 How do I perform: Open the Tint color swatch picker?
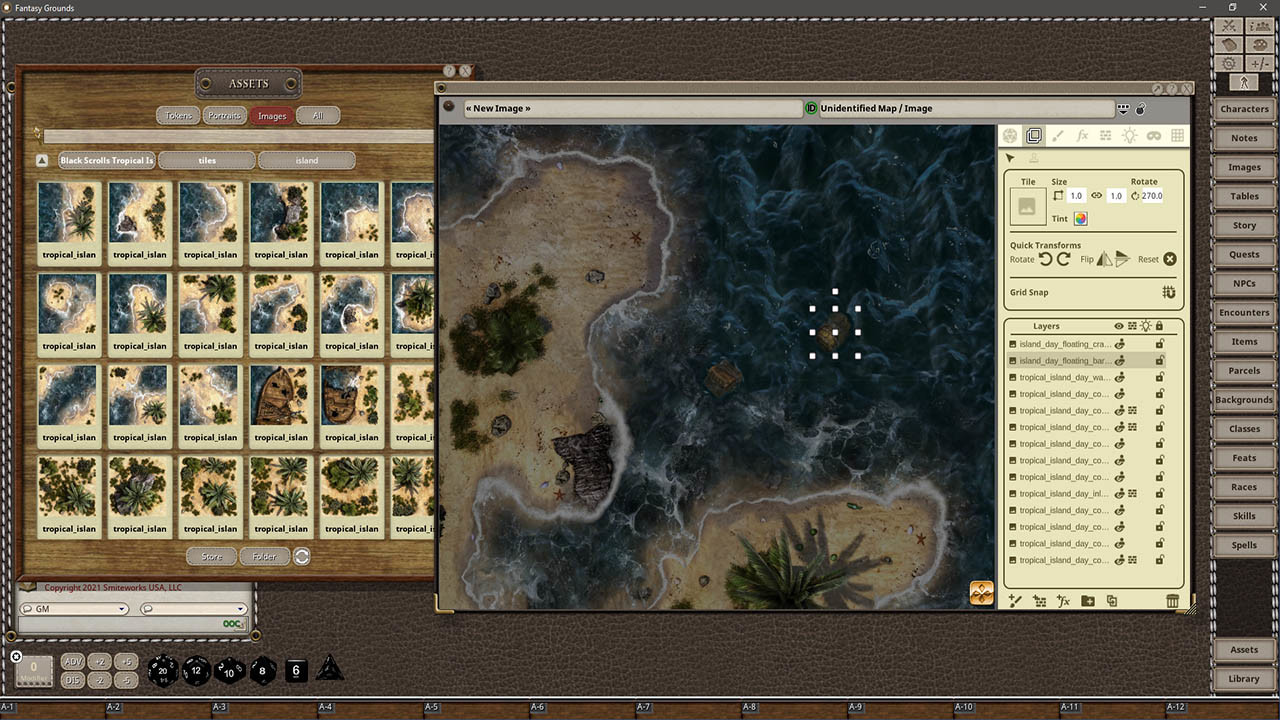(x=1081, y=219)
